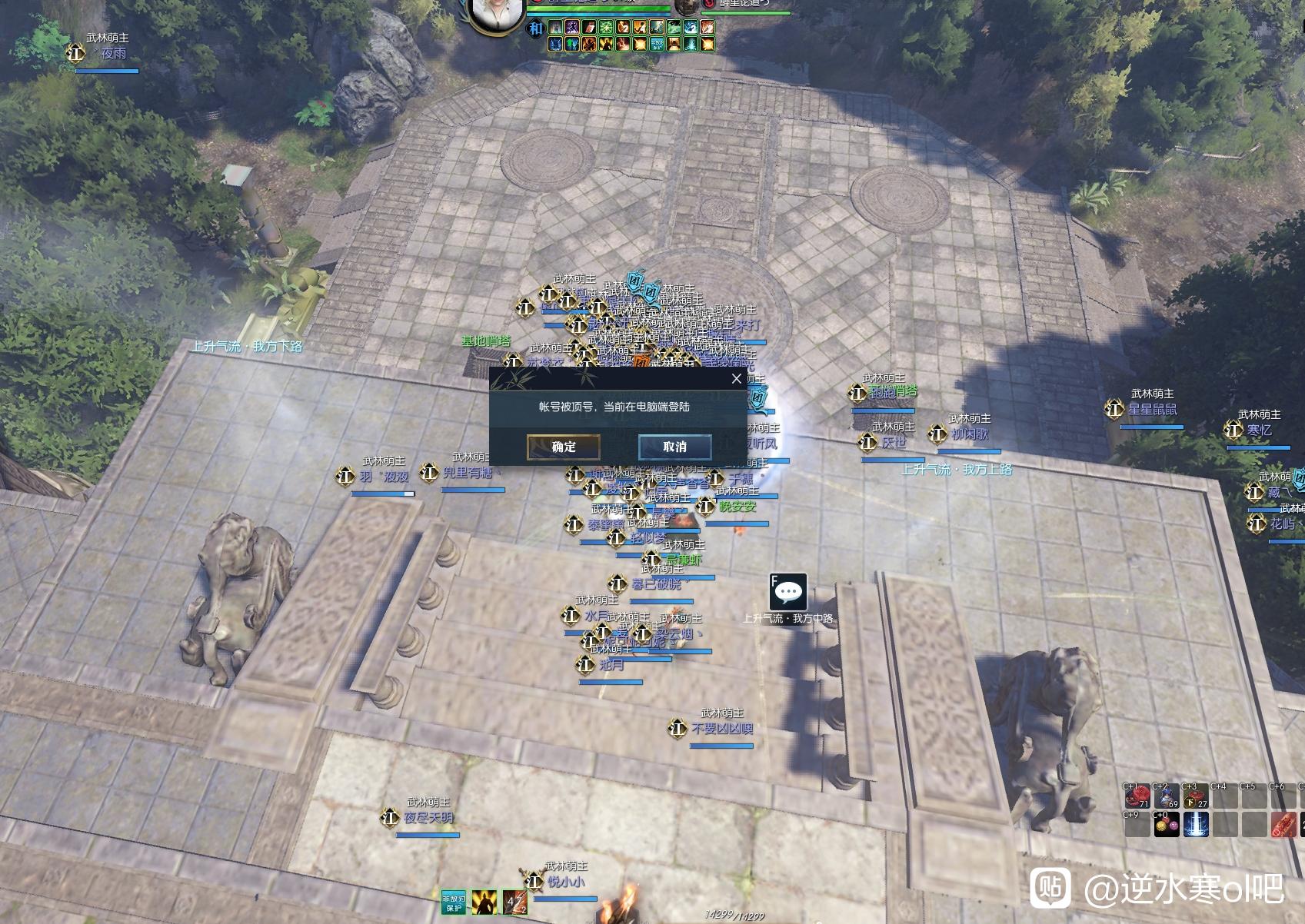Use the blue potion bottle with 69 count
1305x924 pixels.
pos(1166,797)
